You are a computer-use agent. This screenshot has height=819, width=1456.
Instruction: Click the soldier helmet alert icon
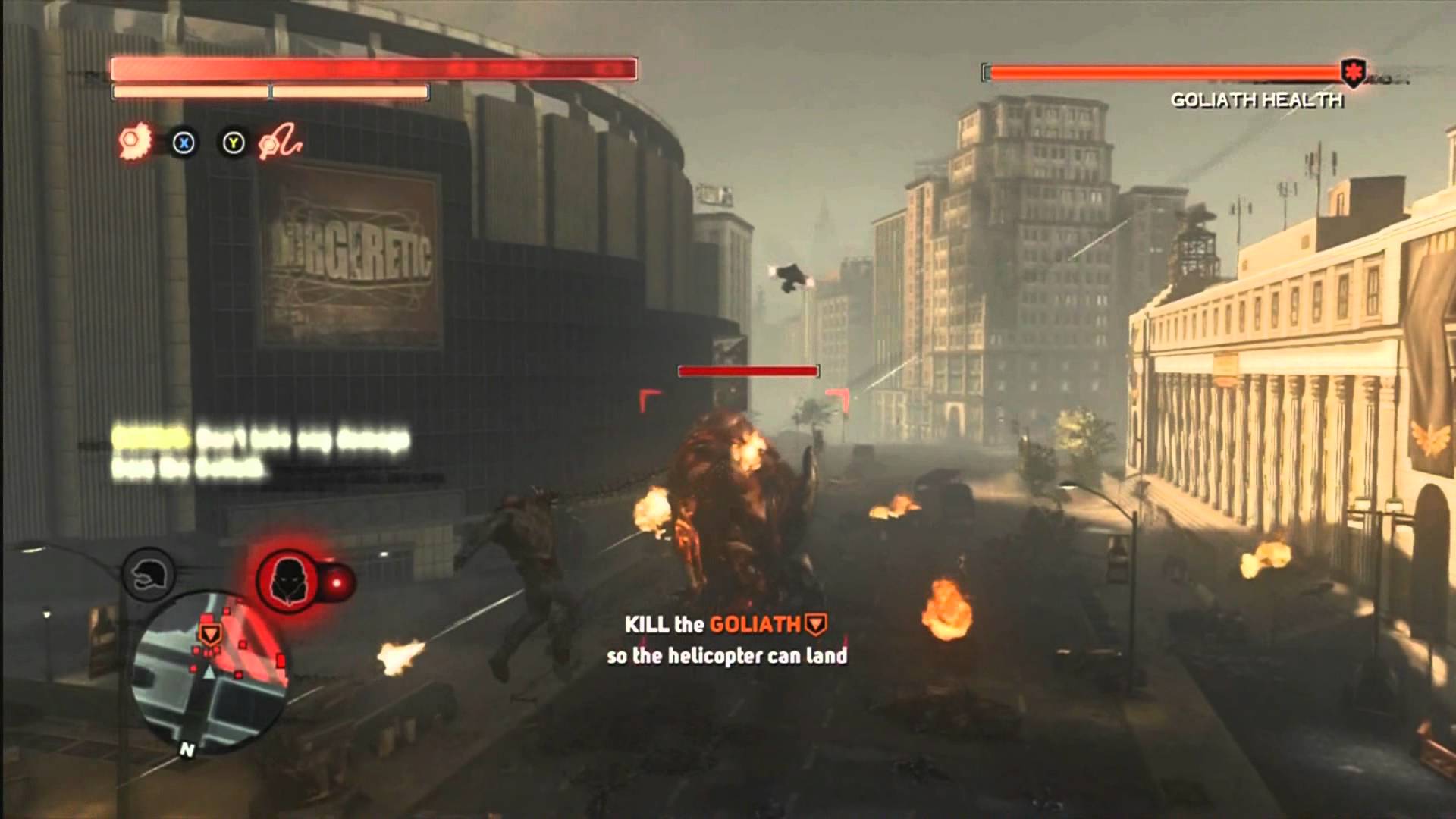tap(149, 576)
